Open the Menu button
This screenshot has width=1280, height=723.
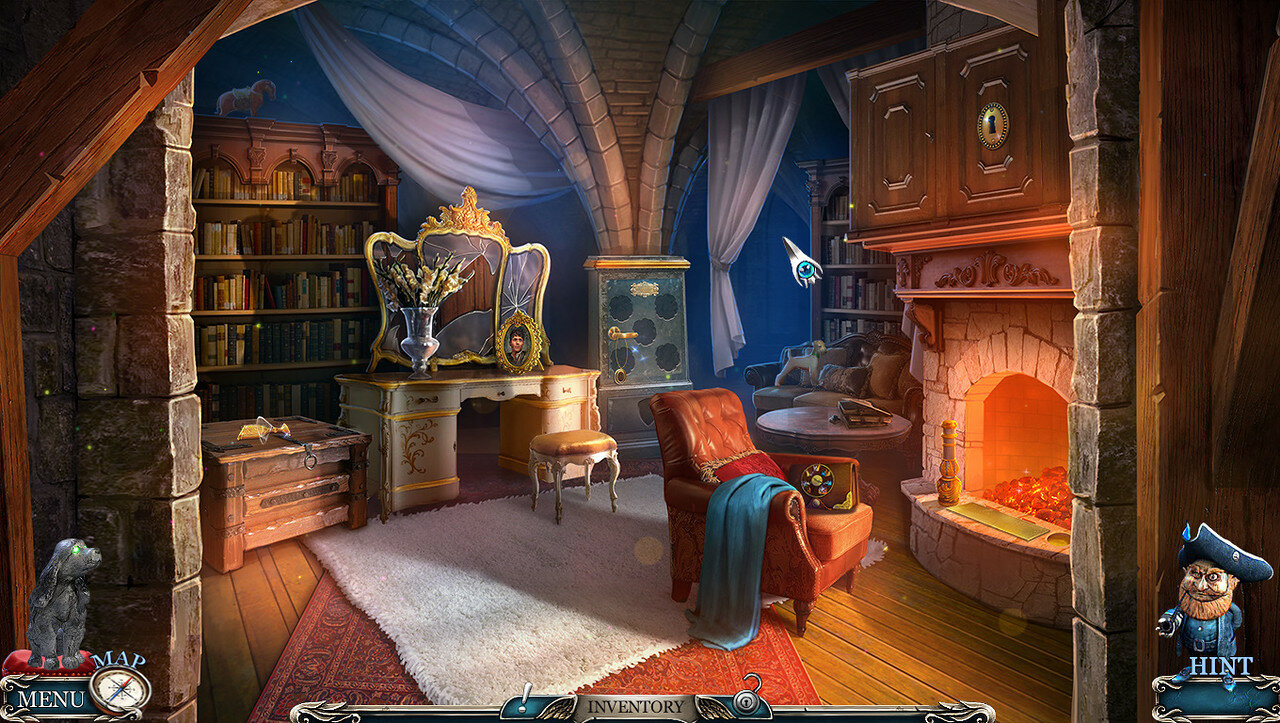(50, 698)
